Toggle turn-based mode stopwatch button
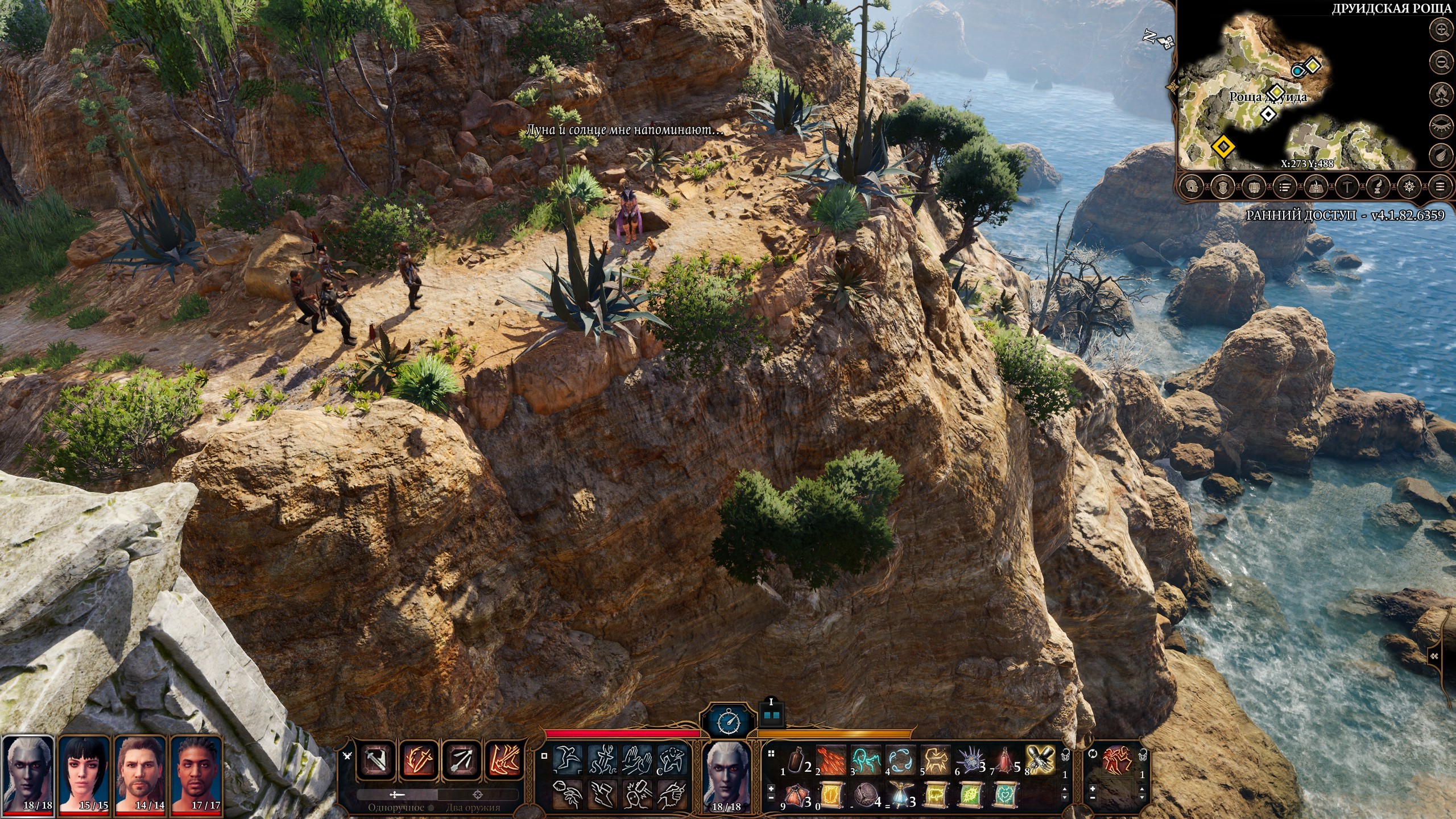1456x819 pixels. [729, 722]
